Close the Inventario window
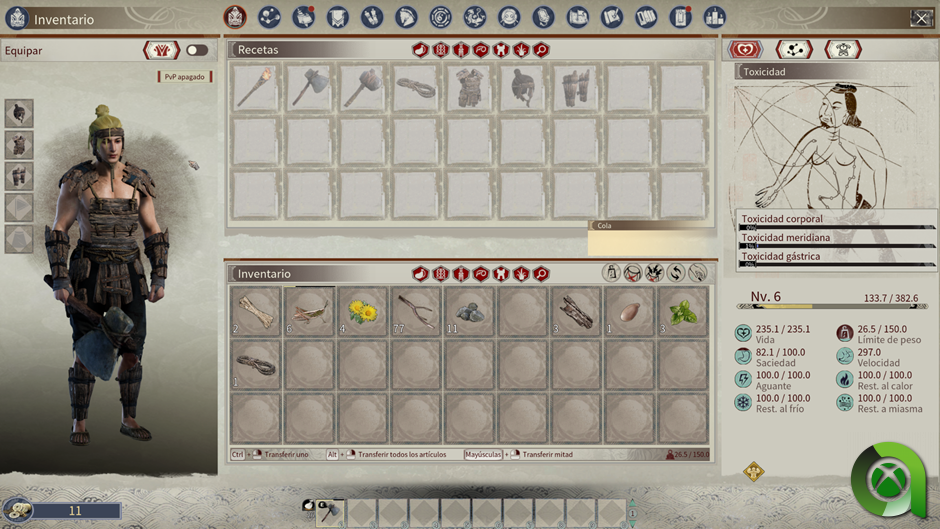Screen dimensions: 940x529 click(x=921, y=18)
